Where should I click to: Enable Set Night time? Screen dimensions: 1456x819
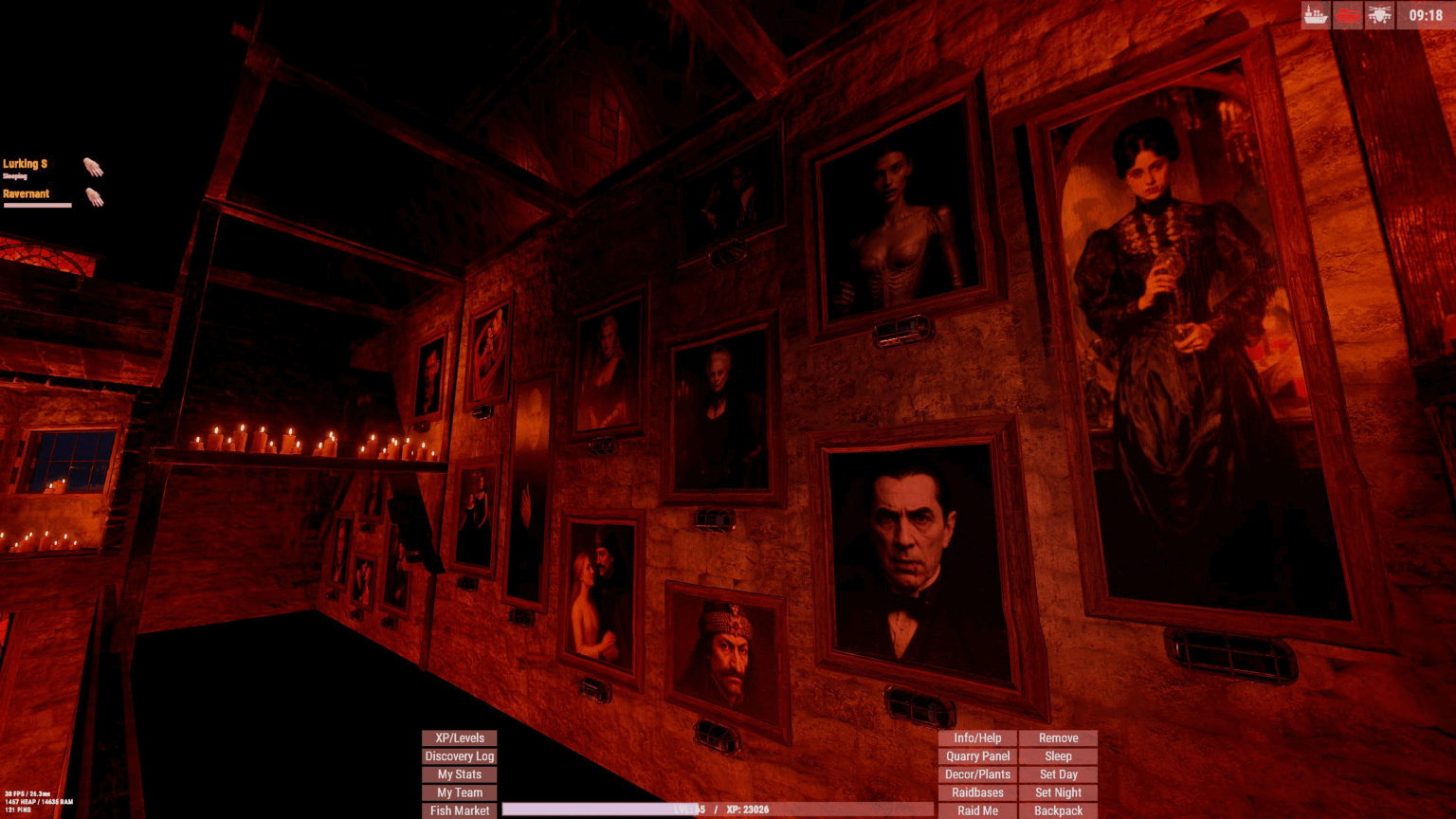[1058, 792]
